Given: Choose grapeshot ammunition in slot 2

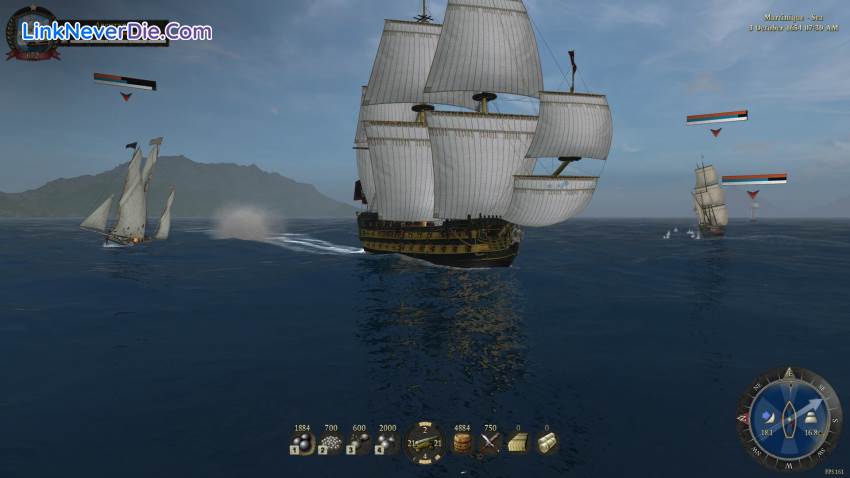Looking at the screenshot, I should pos(330,443).
